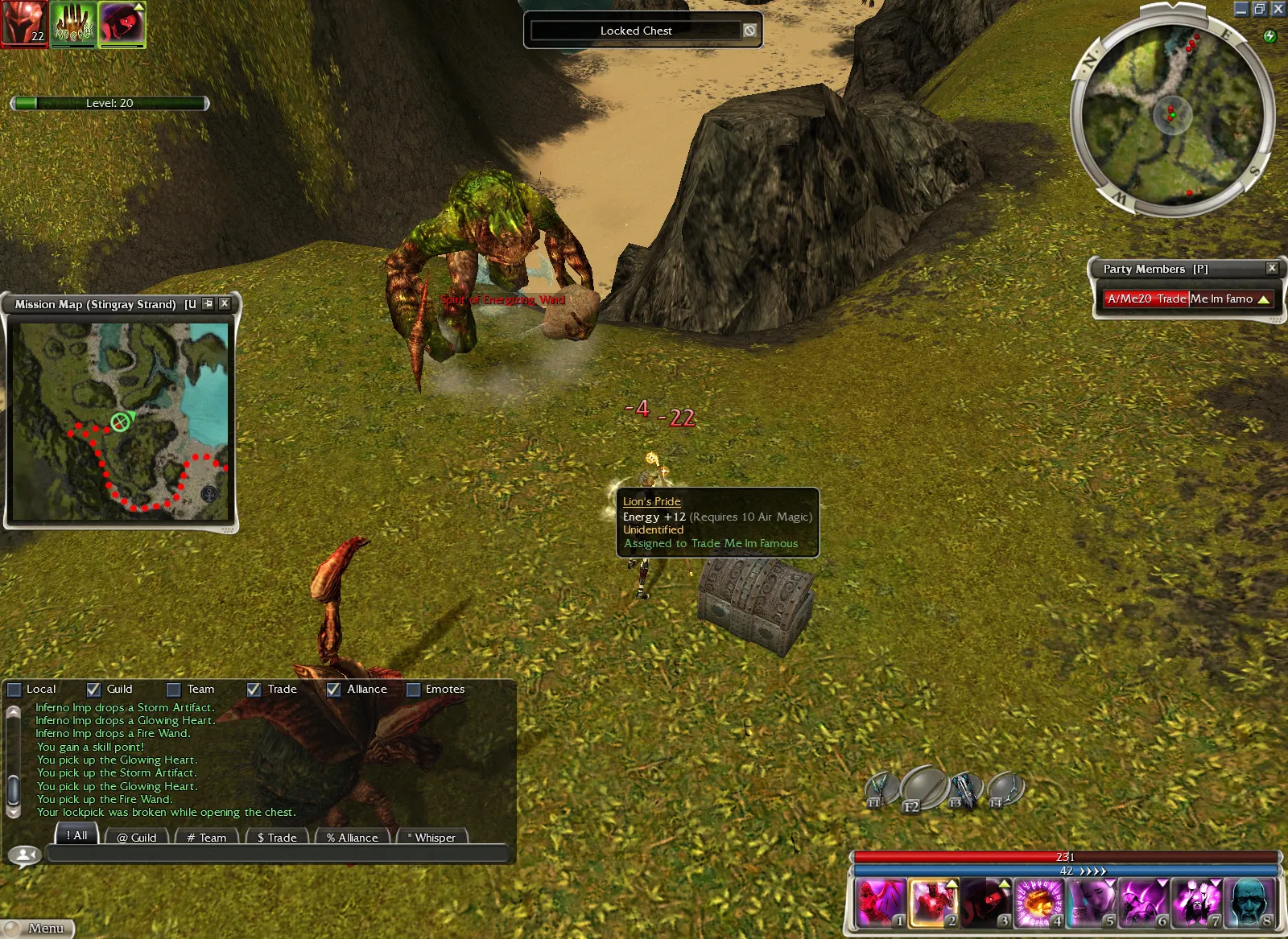
Task: Open the Menu button
Action: pos(39,928)
